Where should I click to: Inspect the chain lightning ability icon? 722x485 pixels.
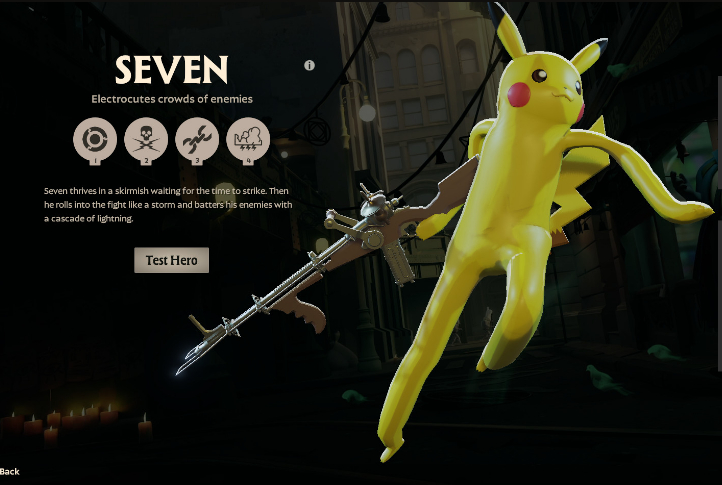pyautogui.click(x=197, y=138)
